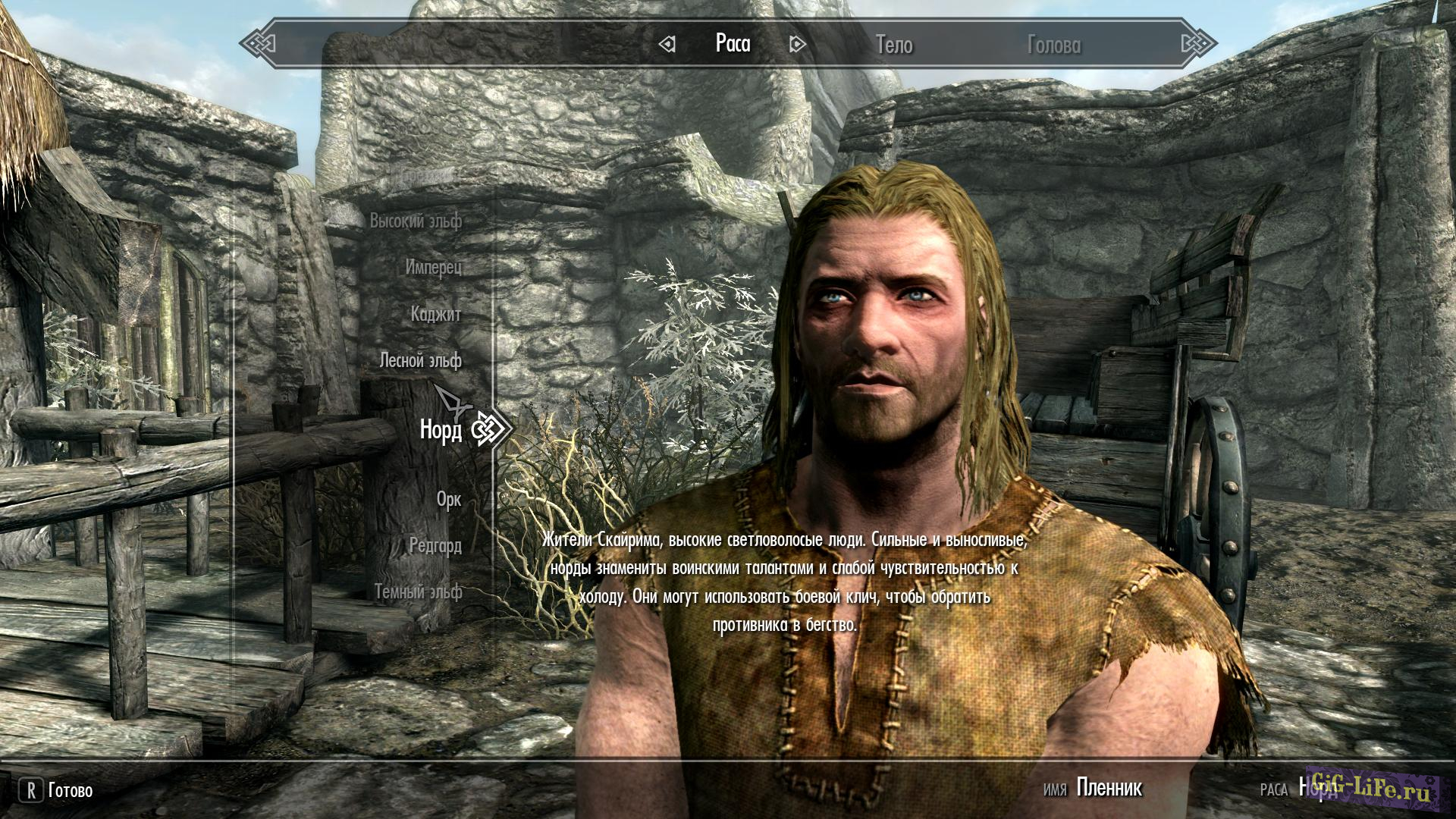
Task: Select the Редгард race
Action: (435, 545)
